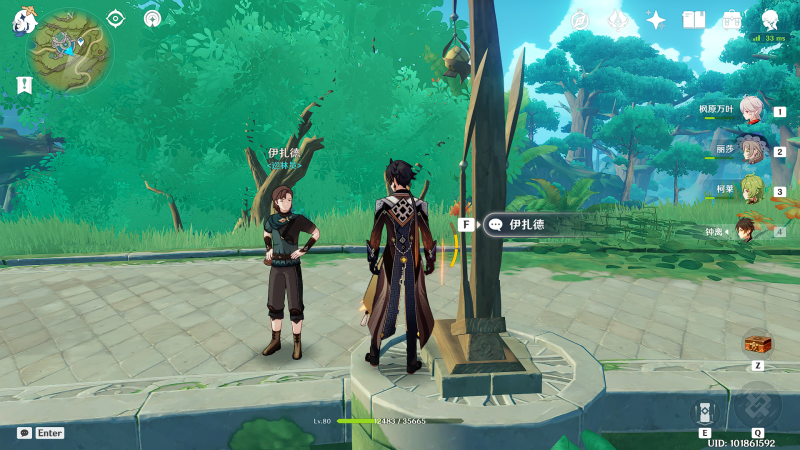
Task: Click the target-ring icon beside minimap
Action: click(115, 18)
